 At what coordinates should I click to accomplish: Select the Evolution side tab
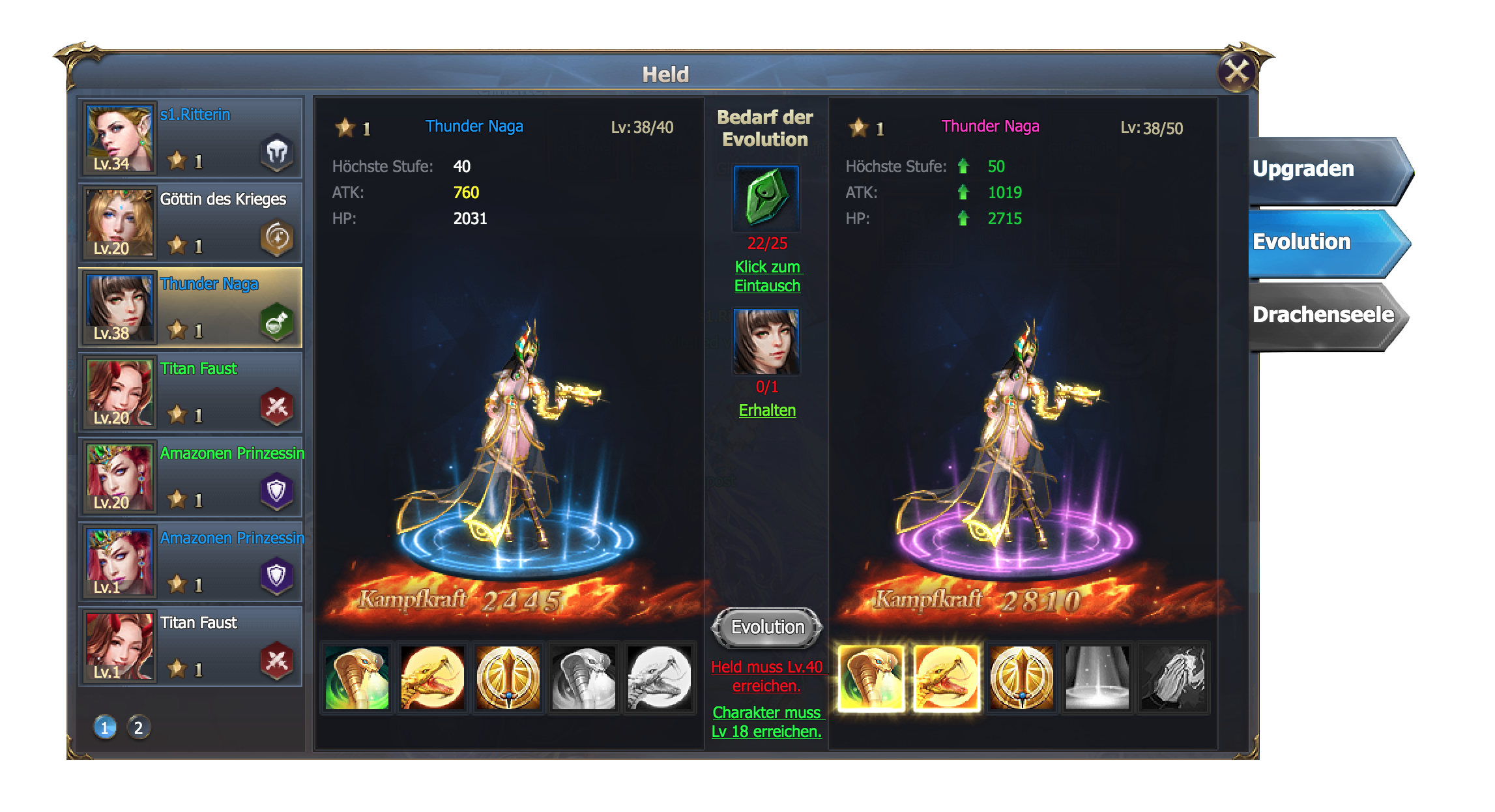(x=1323, y=242)
